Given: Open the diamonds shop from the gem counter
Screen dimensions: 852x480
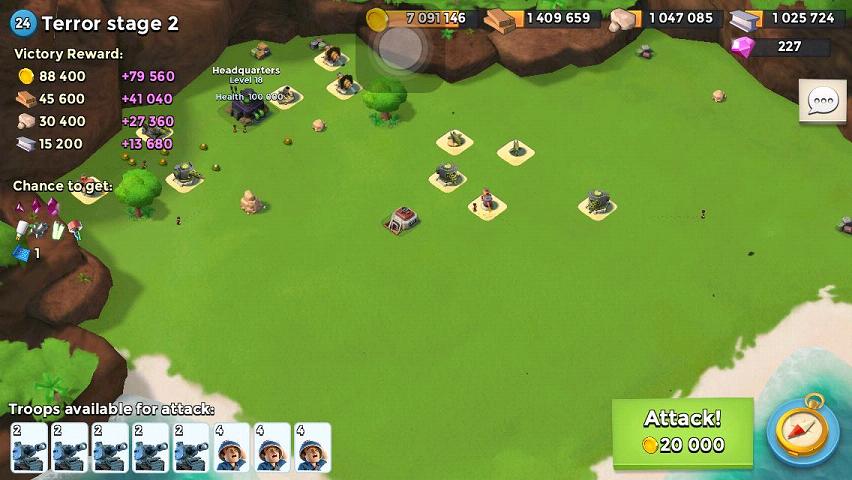Looking at the screenshot, I should [x=781, y=46].
